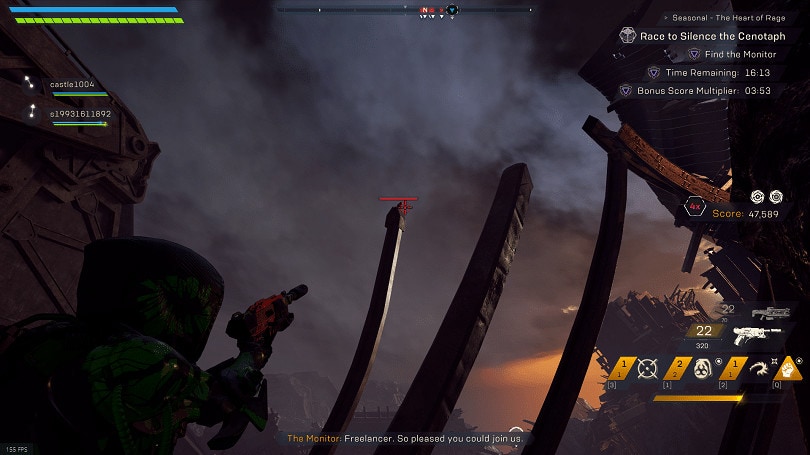Select the Race to Silence the Cenotaph objective
Viewport: 810px width, 455px height.
click(712, 35)
